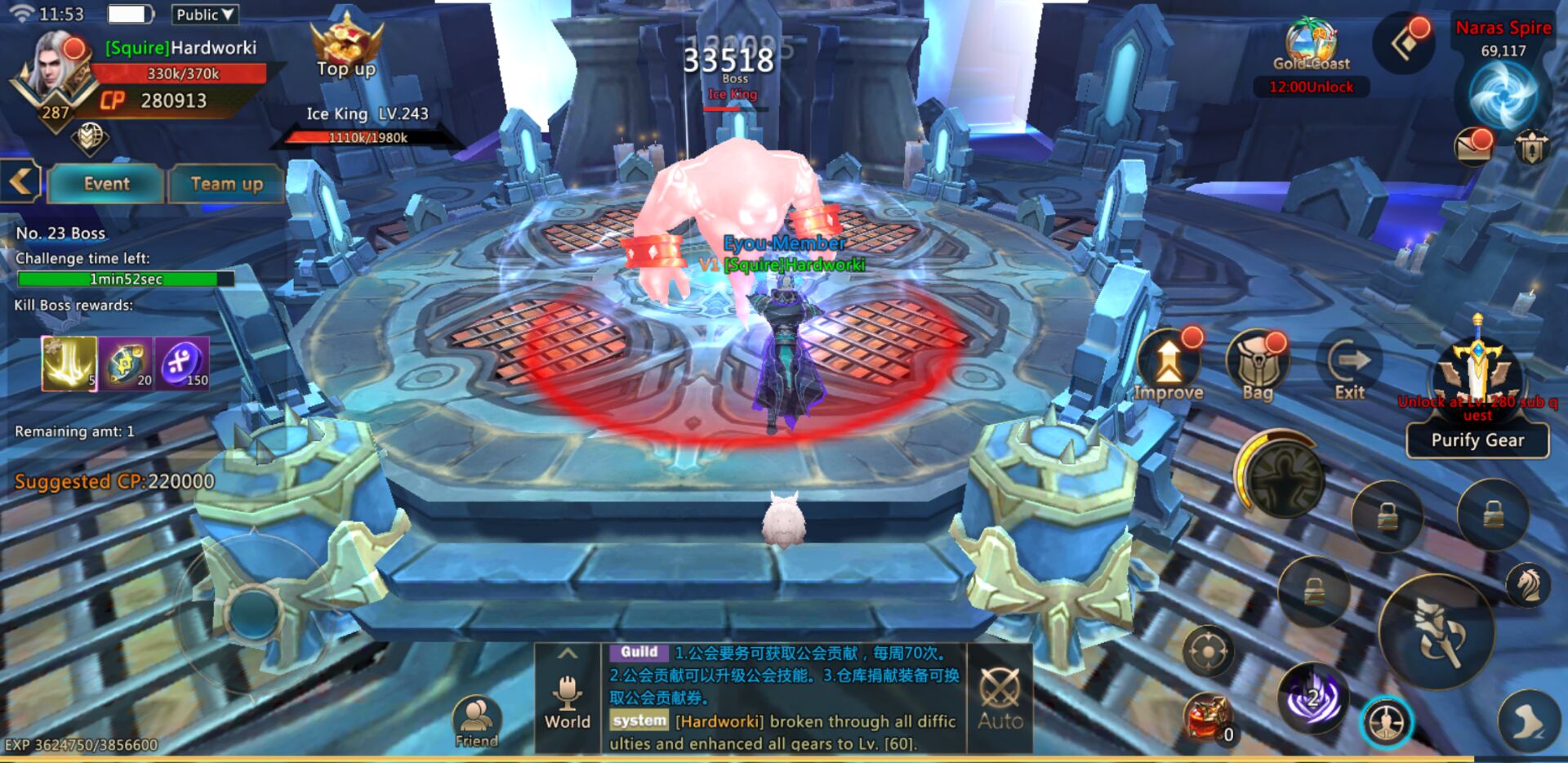This screenshot has height=763, width=1568.
Task: Open the Naras Spire swirl minimap
Action: click(1503, 95)
